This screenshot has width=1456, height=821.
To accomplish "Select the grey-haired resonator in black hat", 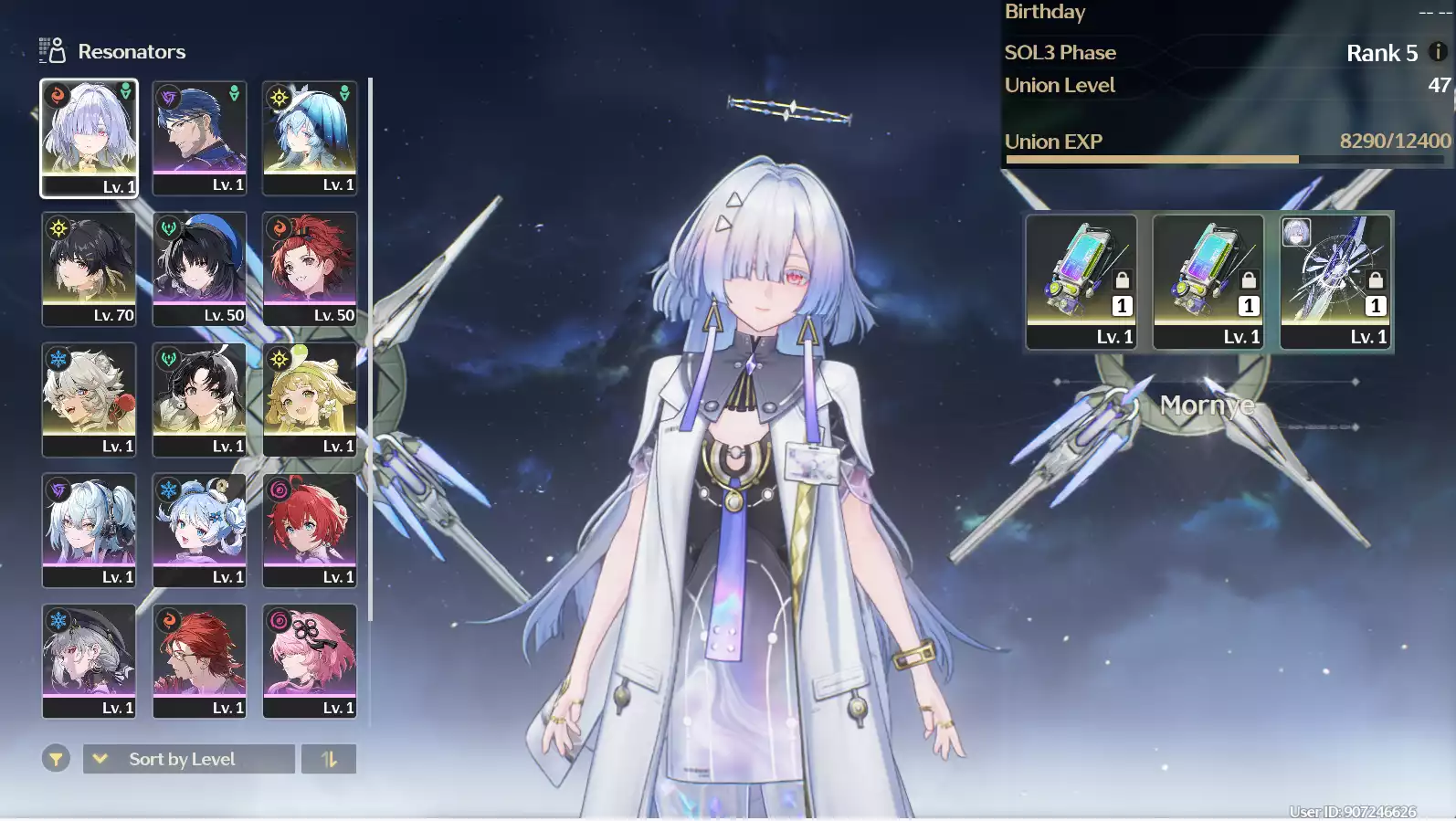I will [89, 660].
